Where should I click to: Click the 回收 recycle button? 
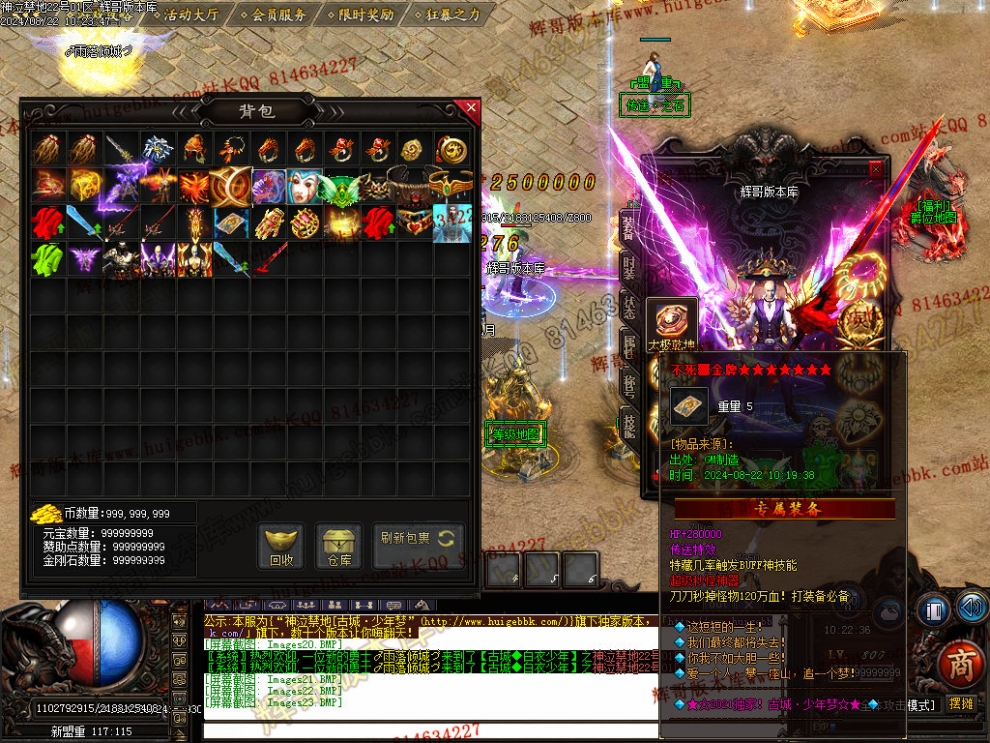[x=282, y=546]
